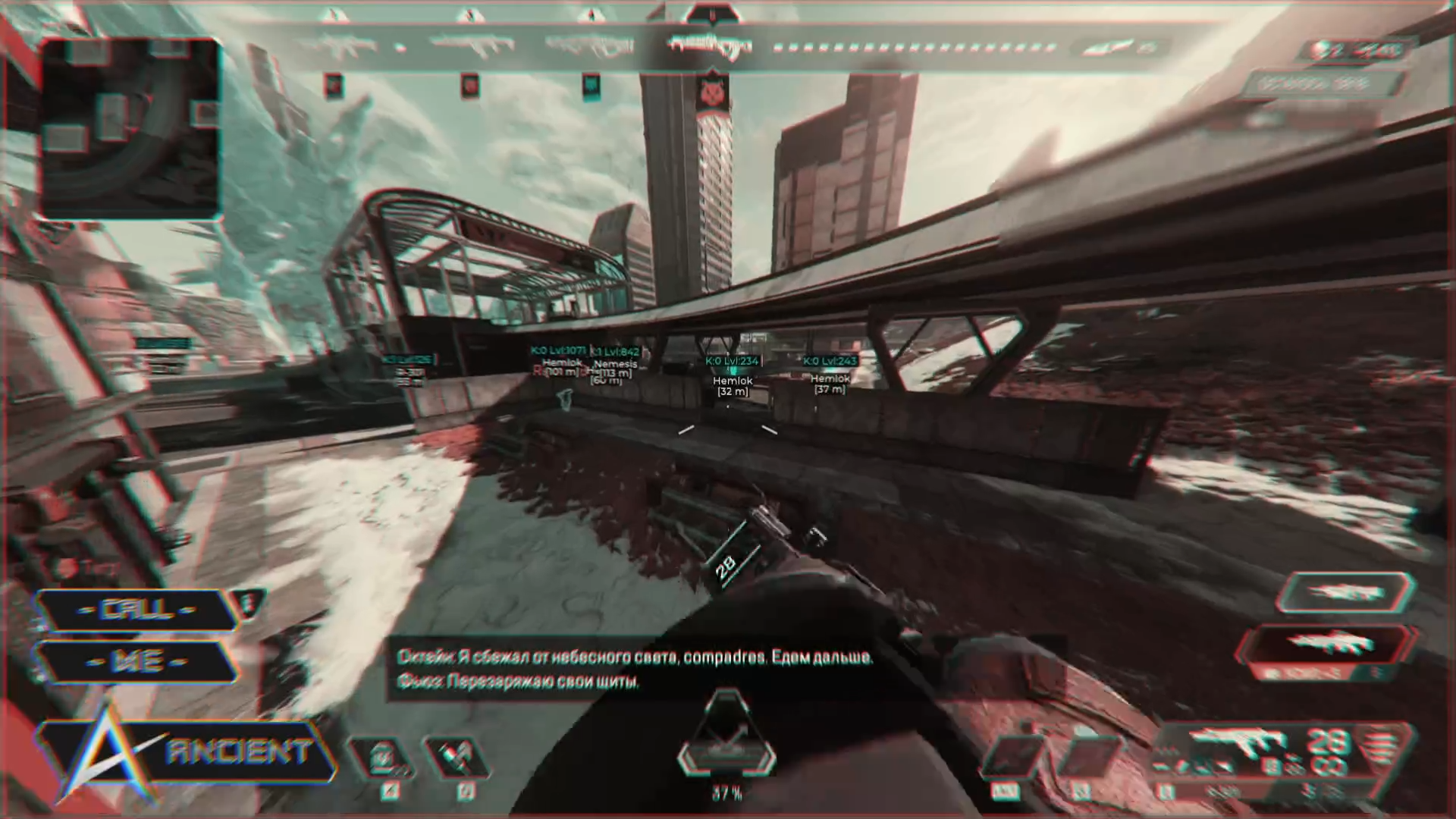Click the CALL banner overlay
This screenshot has width=1456, height=819.
click(x=138, y=610)
